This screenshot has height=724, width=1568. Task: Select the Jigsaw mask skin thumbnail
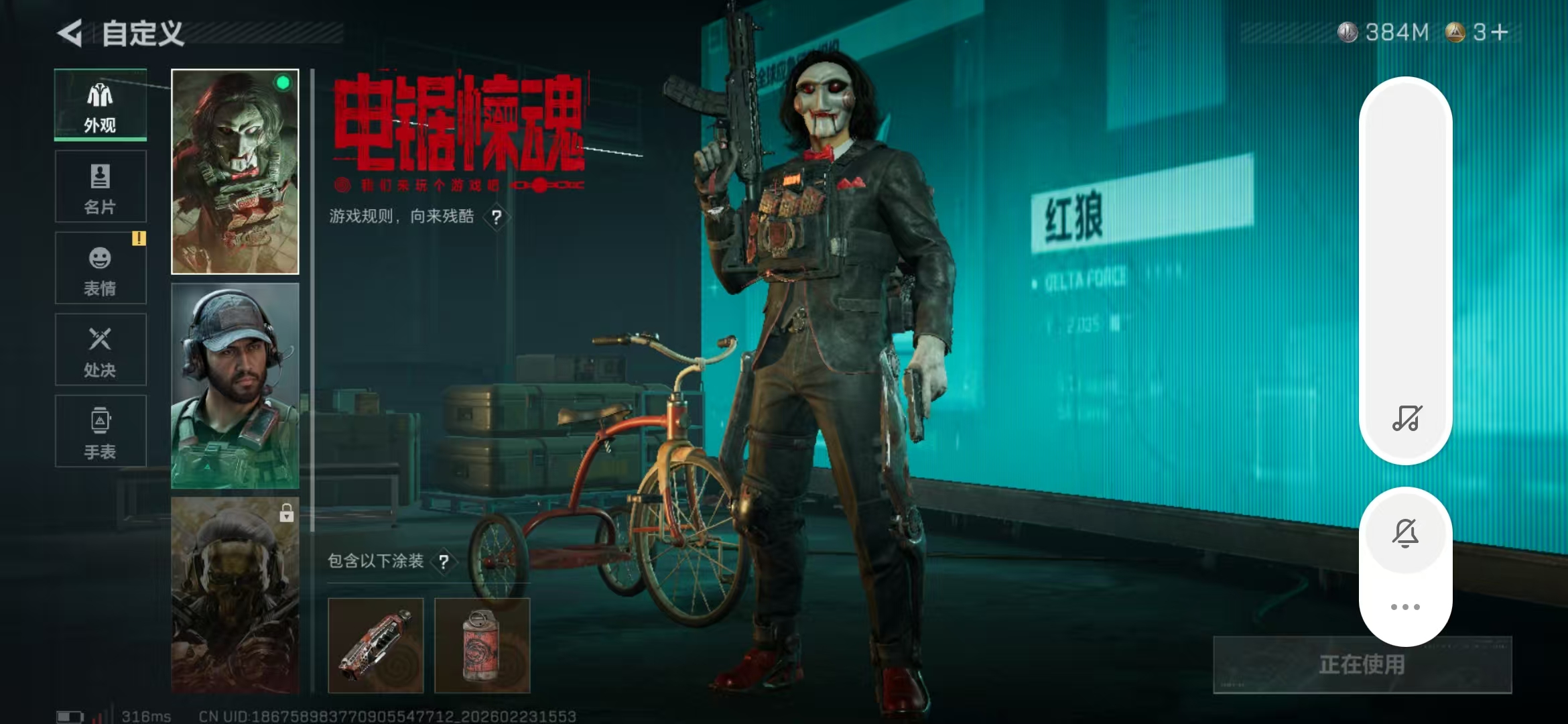click(235, 172)
